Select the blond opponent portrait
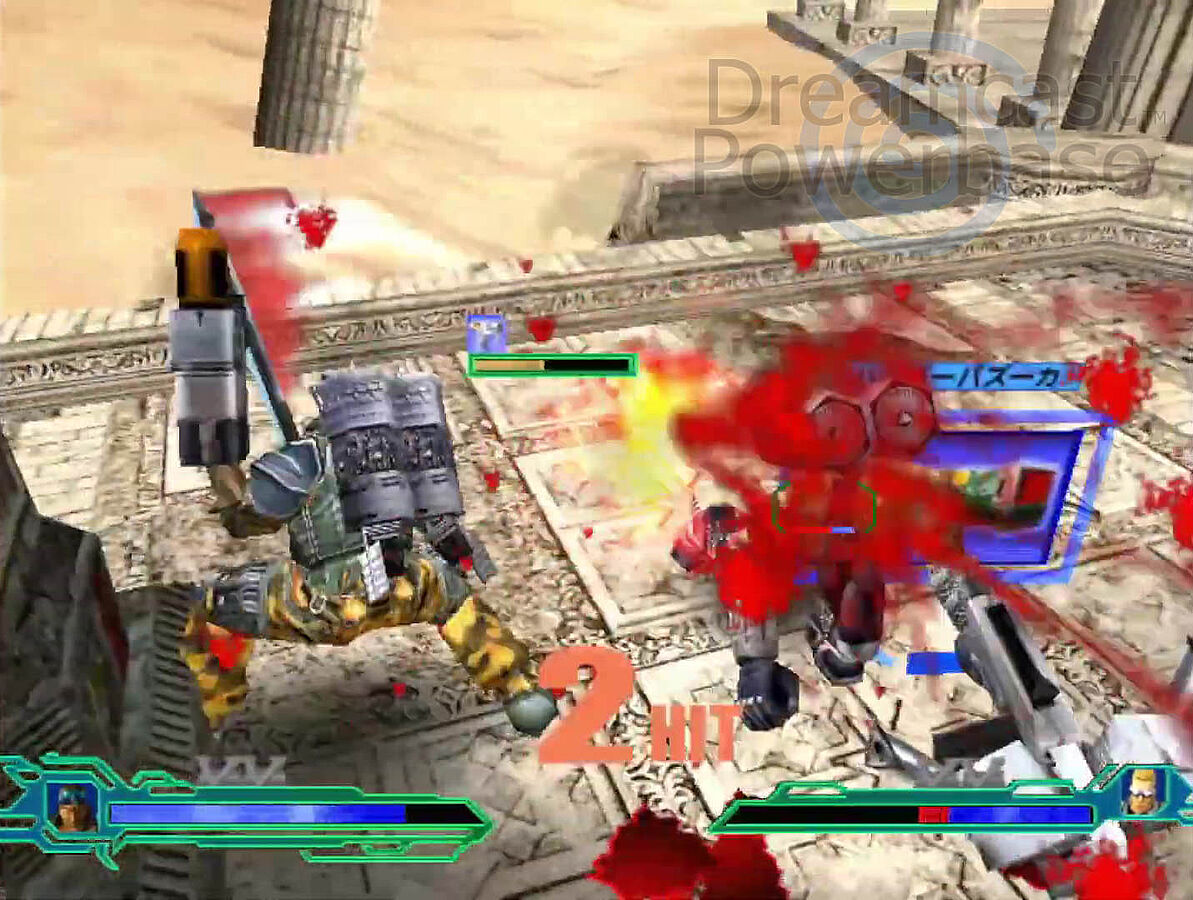Viewport: 1193px width, 900px height. pos(1141,791)
